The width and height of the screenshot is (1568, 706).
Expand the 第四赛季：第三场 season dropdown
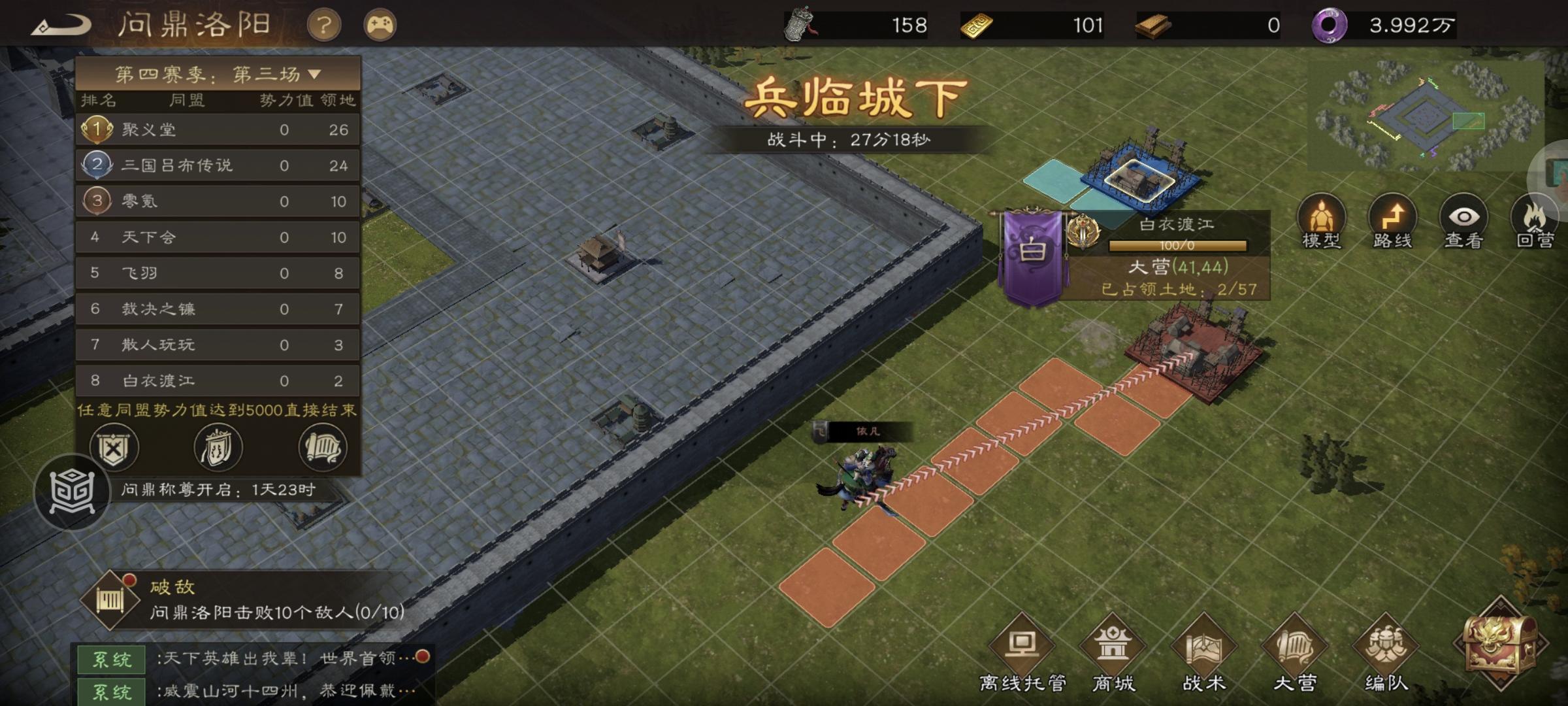(218, 74)
